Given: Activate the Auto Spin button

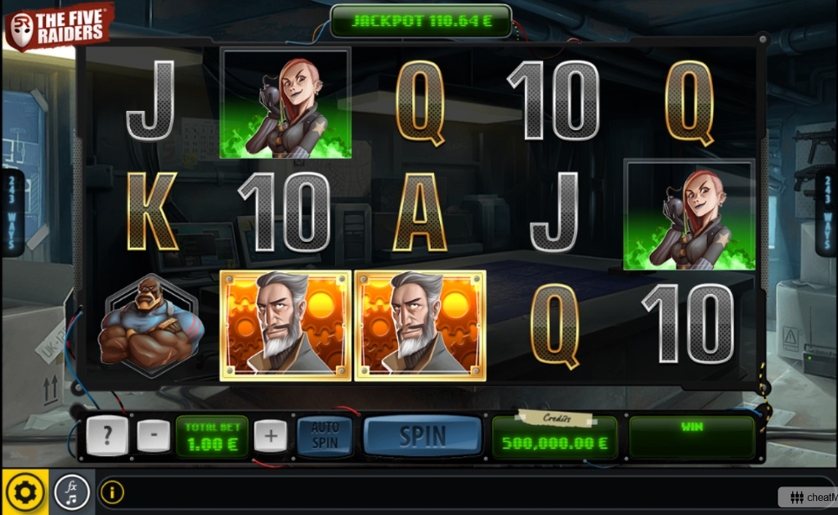Looking at the screenshot, I should 325,437.
